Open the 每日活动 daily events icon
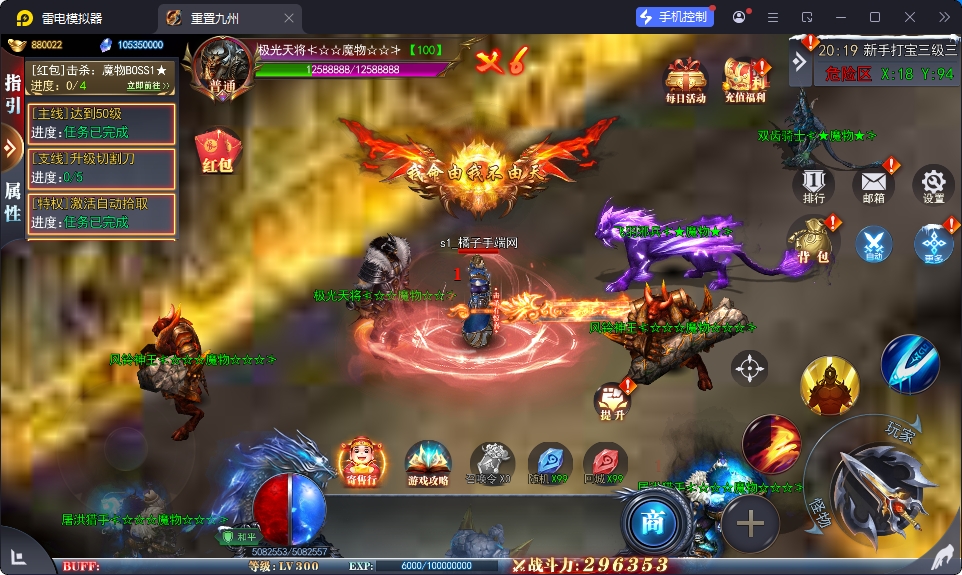The height and width of the screenshot is (575, 962). [686, 80]
